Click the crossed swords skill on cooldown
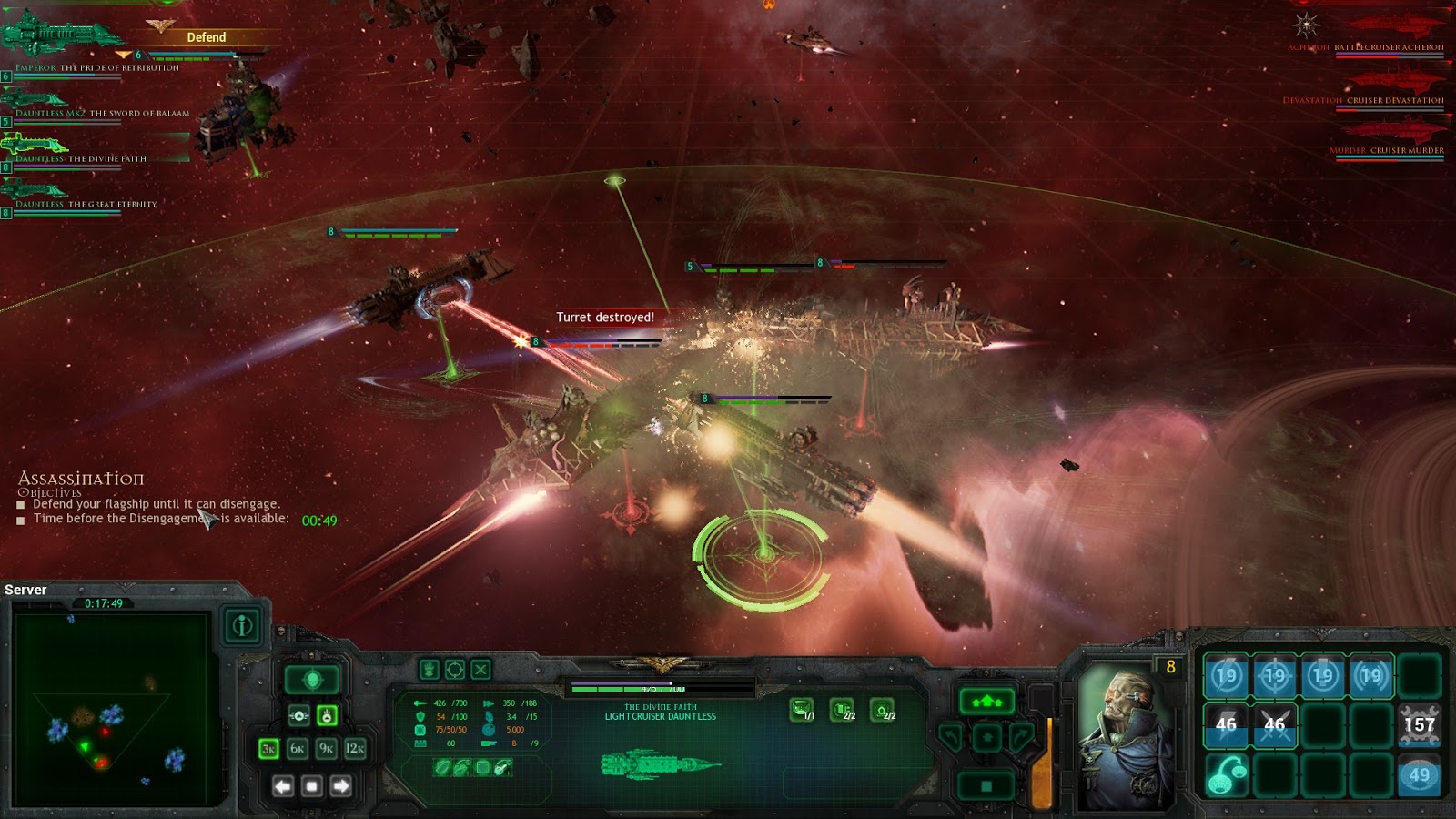 click(1274, 725)
